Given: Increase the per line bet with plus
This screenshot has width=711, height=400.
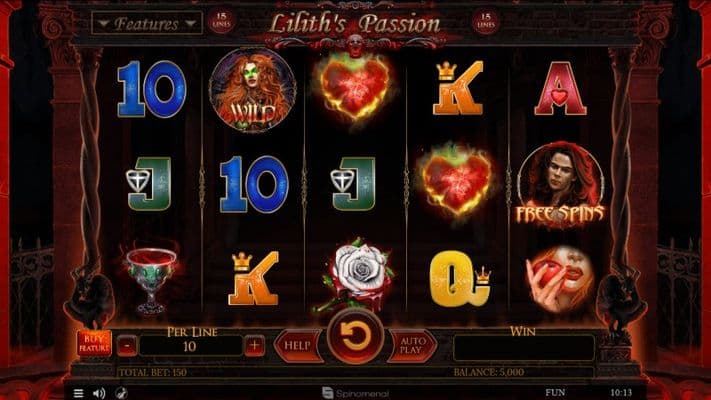Looking at the screenshot, I should tap(255, 345).
